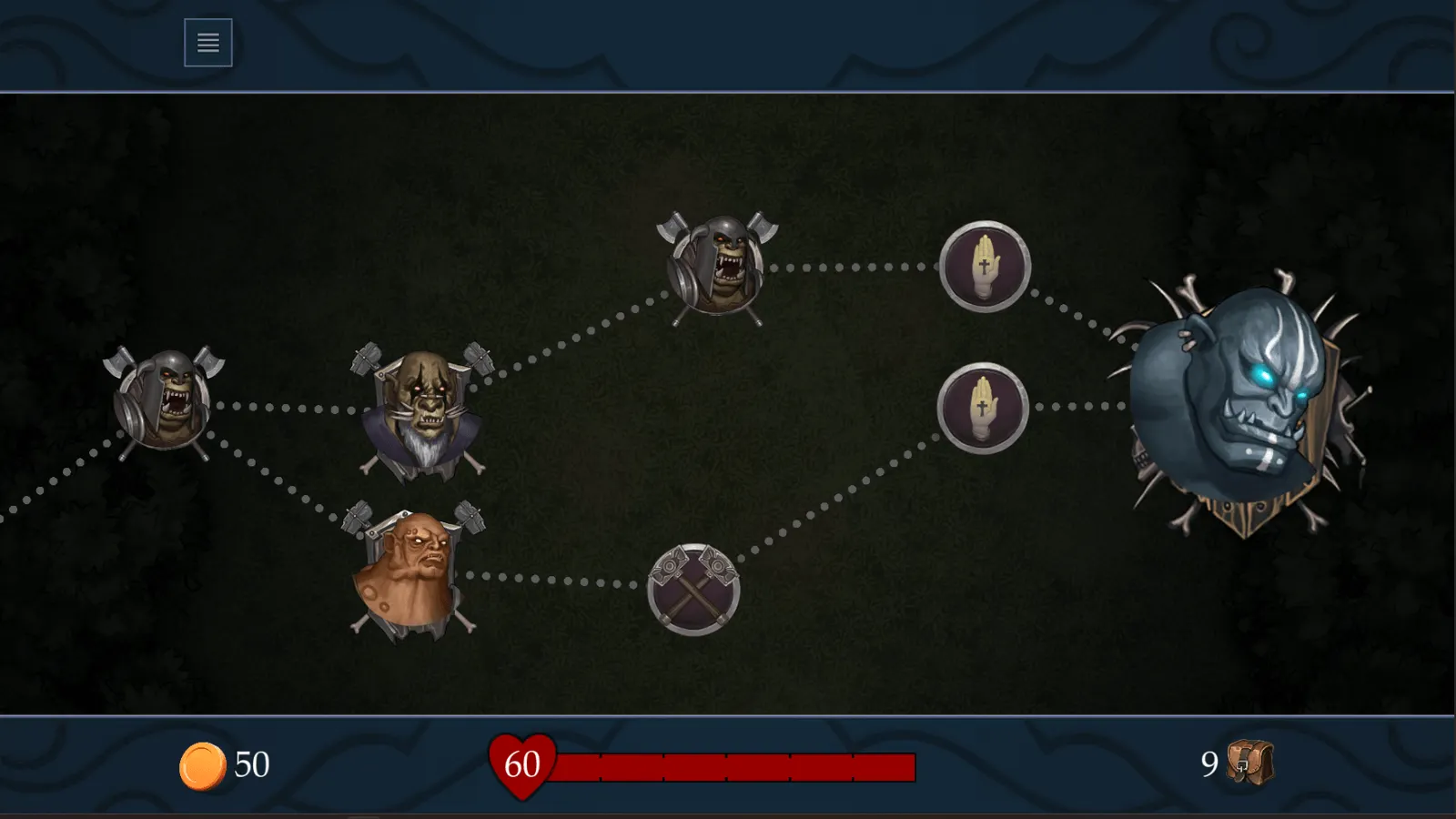Click the menu button in the top bar
1456x819 pixels.
point(207,42)
